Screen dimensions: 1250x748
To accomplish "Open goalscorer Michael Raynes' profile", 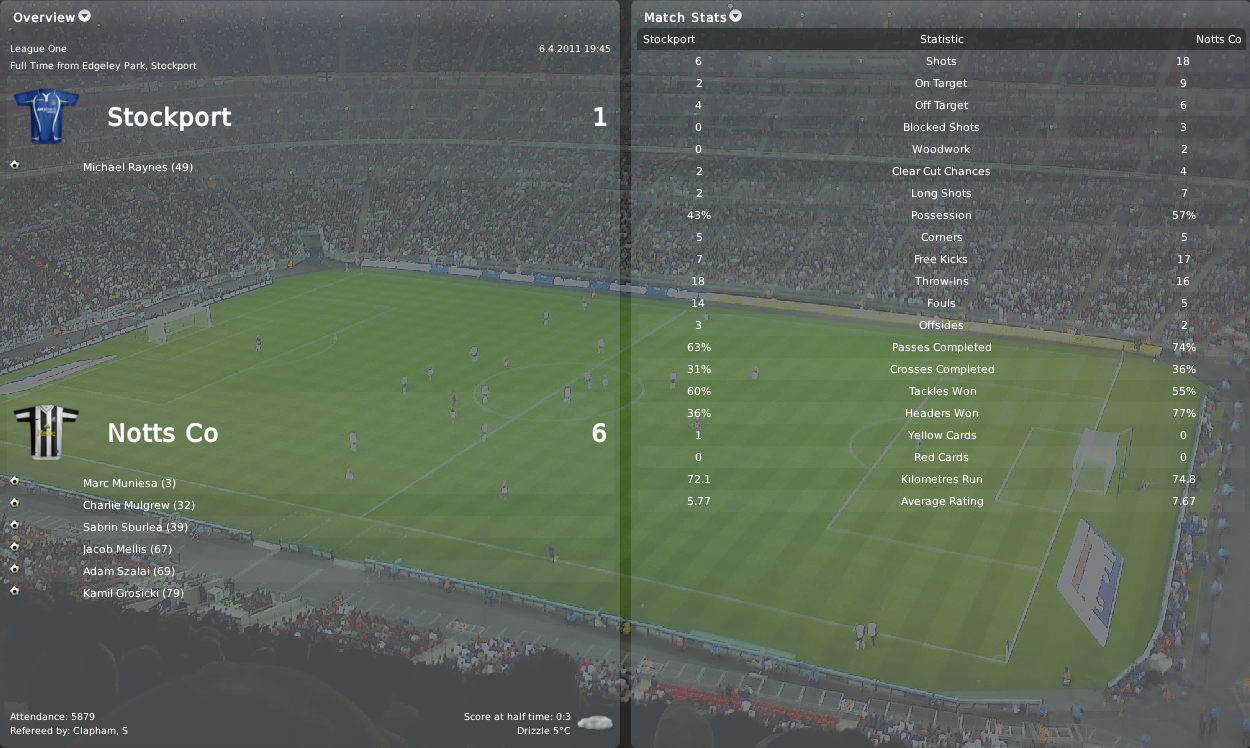I will pyautogui.click(x=138, y=167).
